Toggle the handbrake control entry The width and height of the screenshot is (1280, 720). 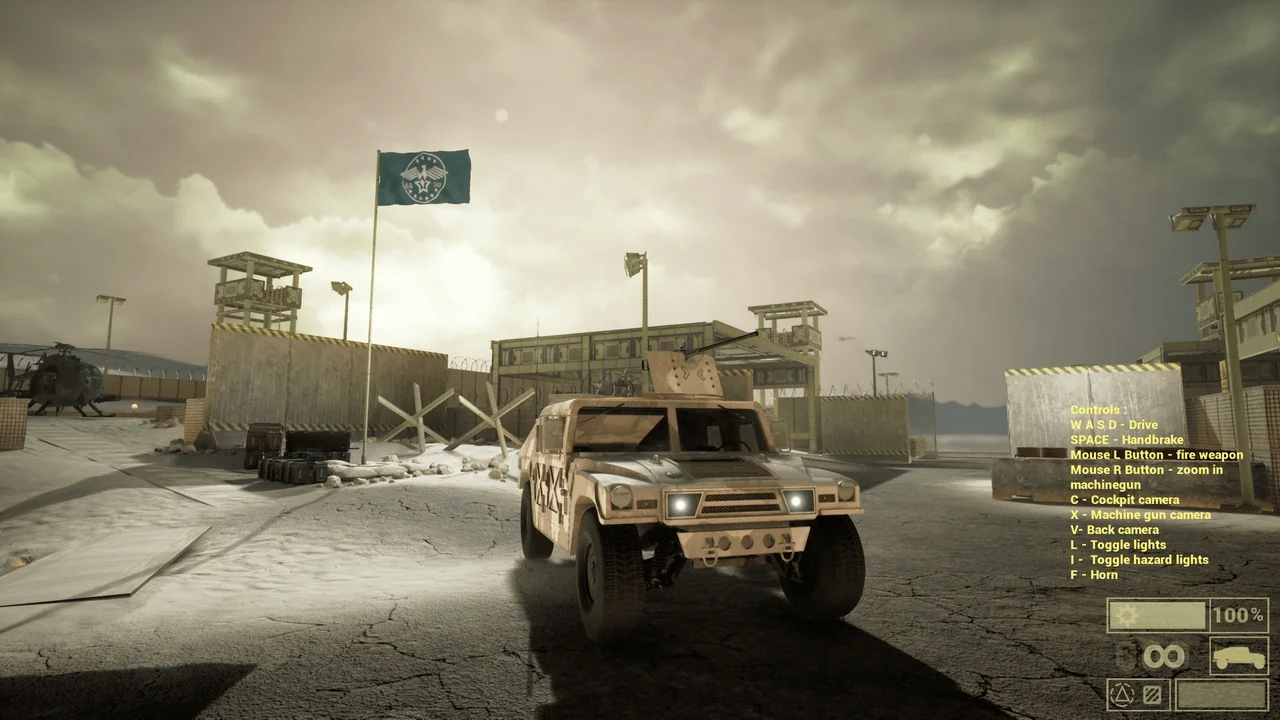[x=1126, y=439]
